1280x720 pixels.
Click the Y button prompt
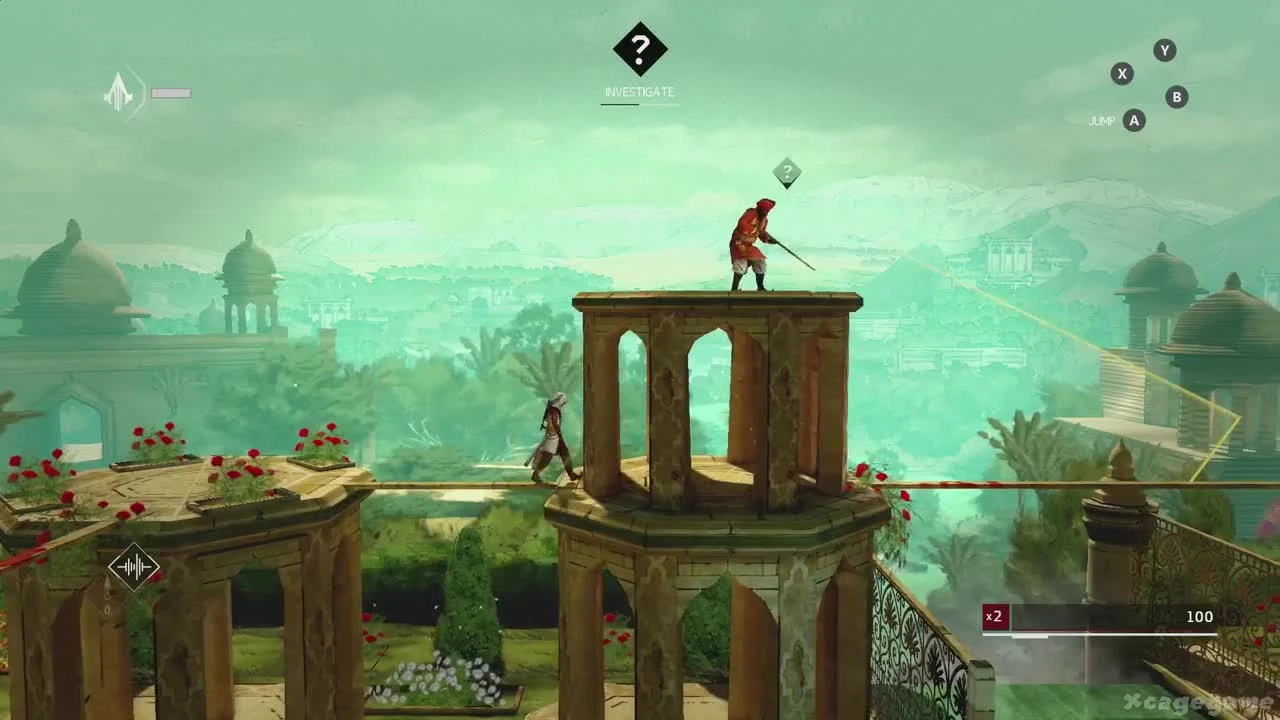pyautogui.click(x=1163, y=50)
